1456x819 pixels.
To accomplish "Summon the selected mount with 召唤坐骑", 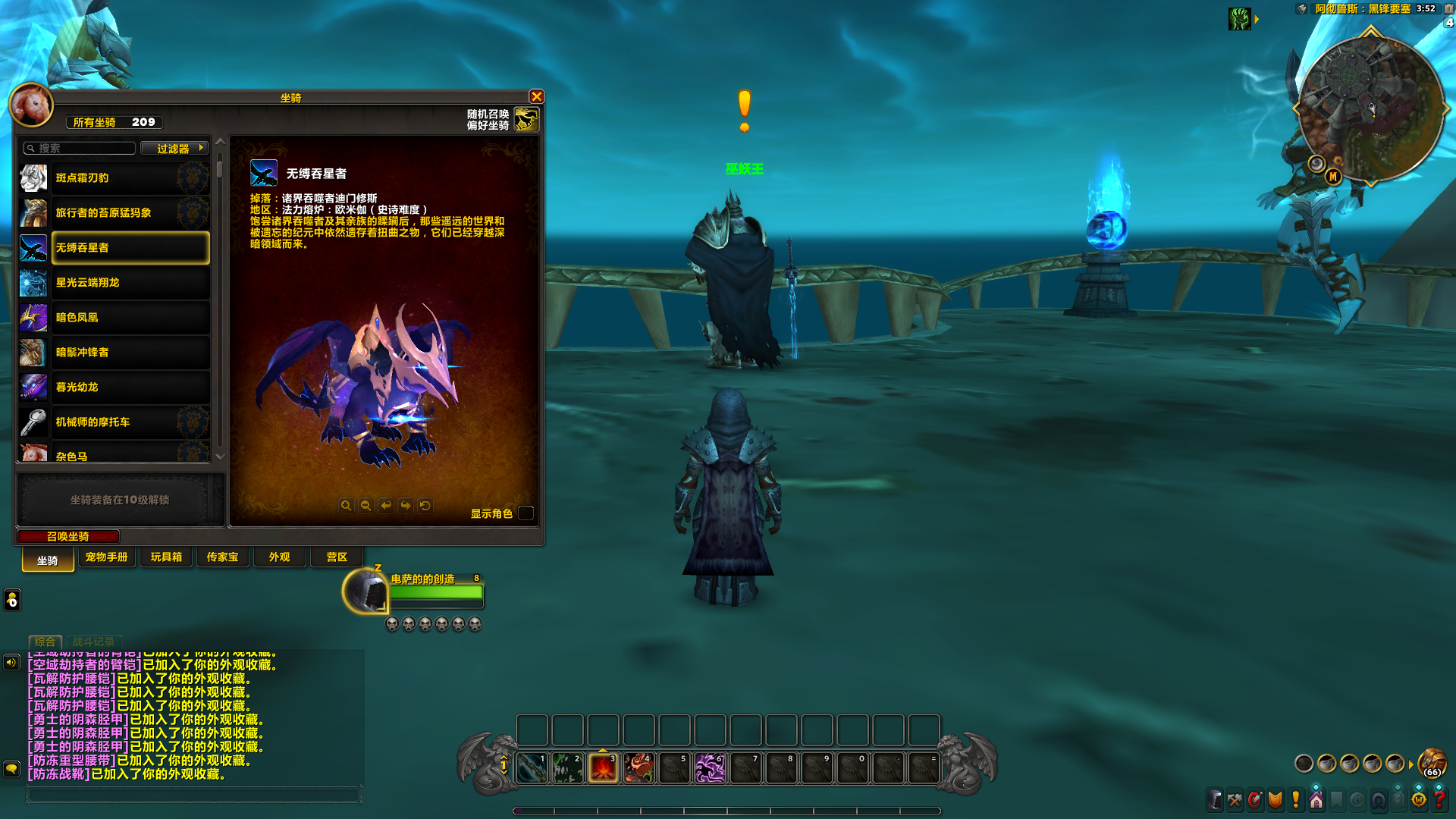I will point(68,537).
